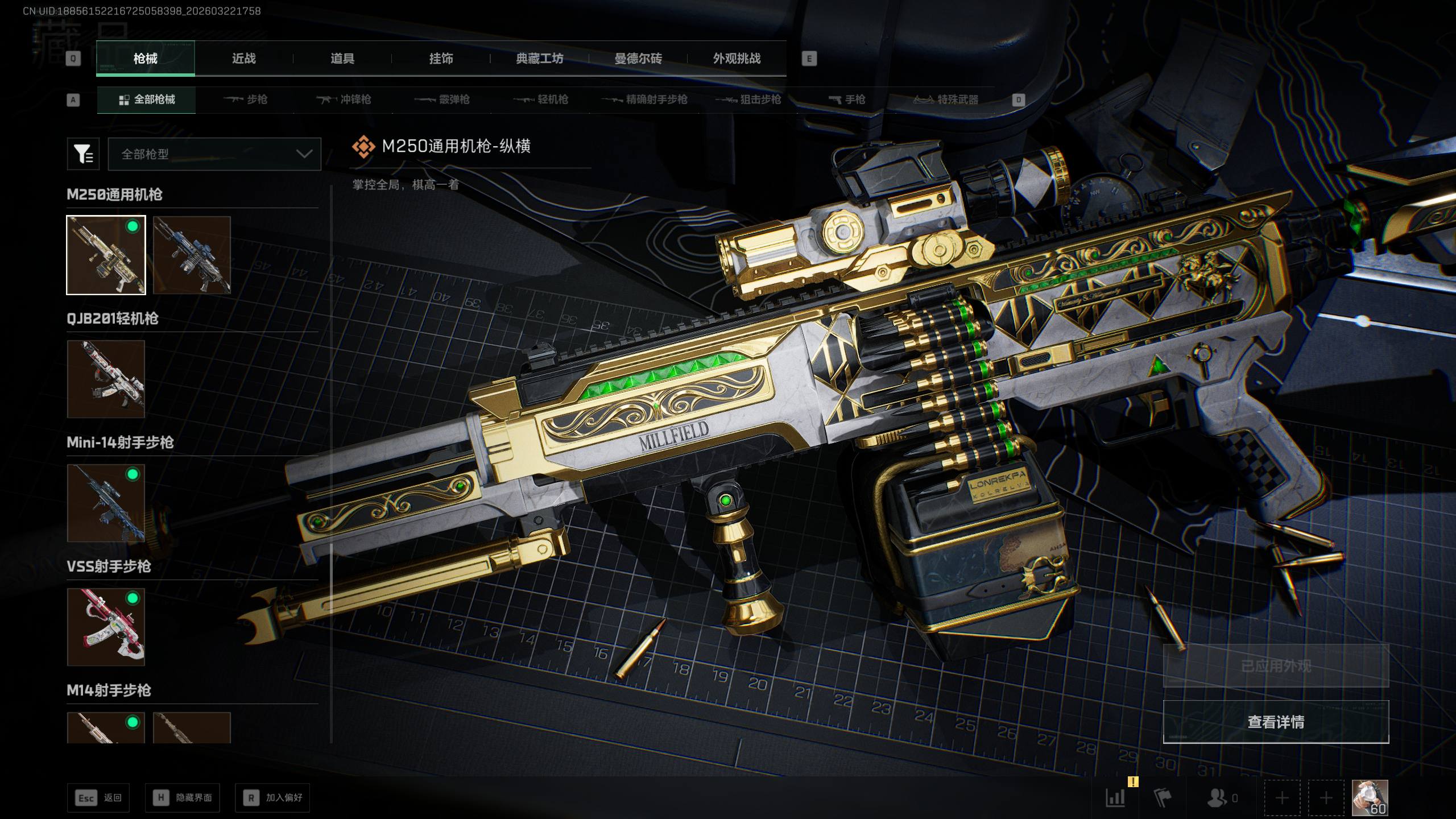Show only 狙击步枪 sniper rifles
Image resolution: width=1456 pixels, height=819 pixels.
748,100
